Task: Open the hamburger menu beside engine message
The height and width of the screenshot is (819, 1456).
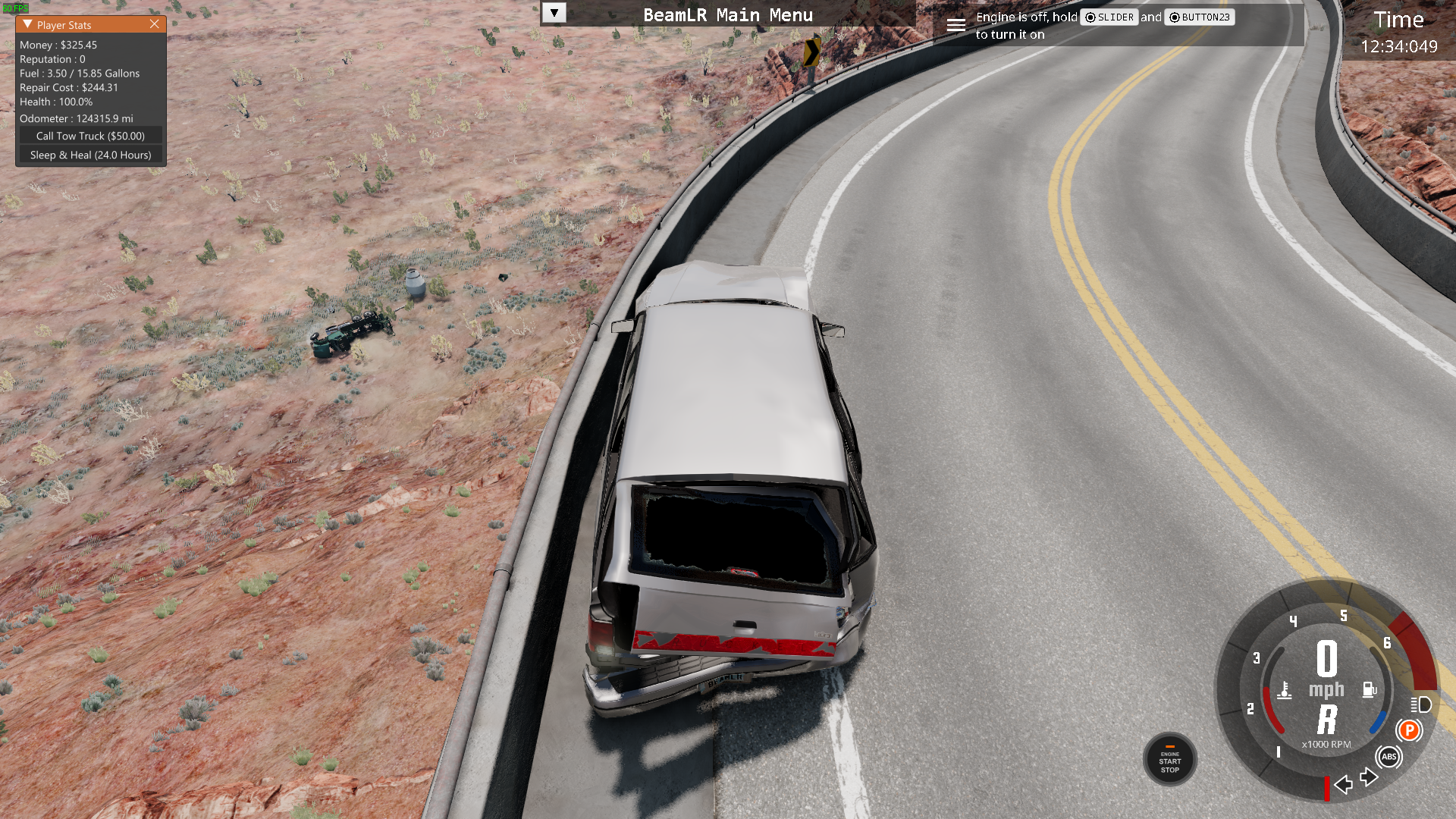Action: pyautogui.click(x=955, y=25)
